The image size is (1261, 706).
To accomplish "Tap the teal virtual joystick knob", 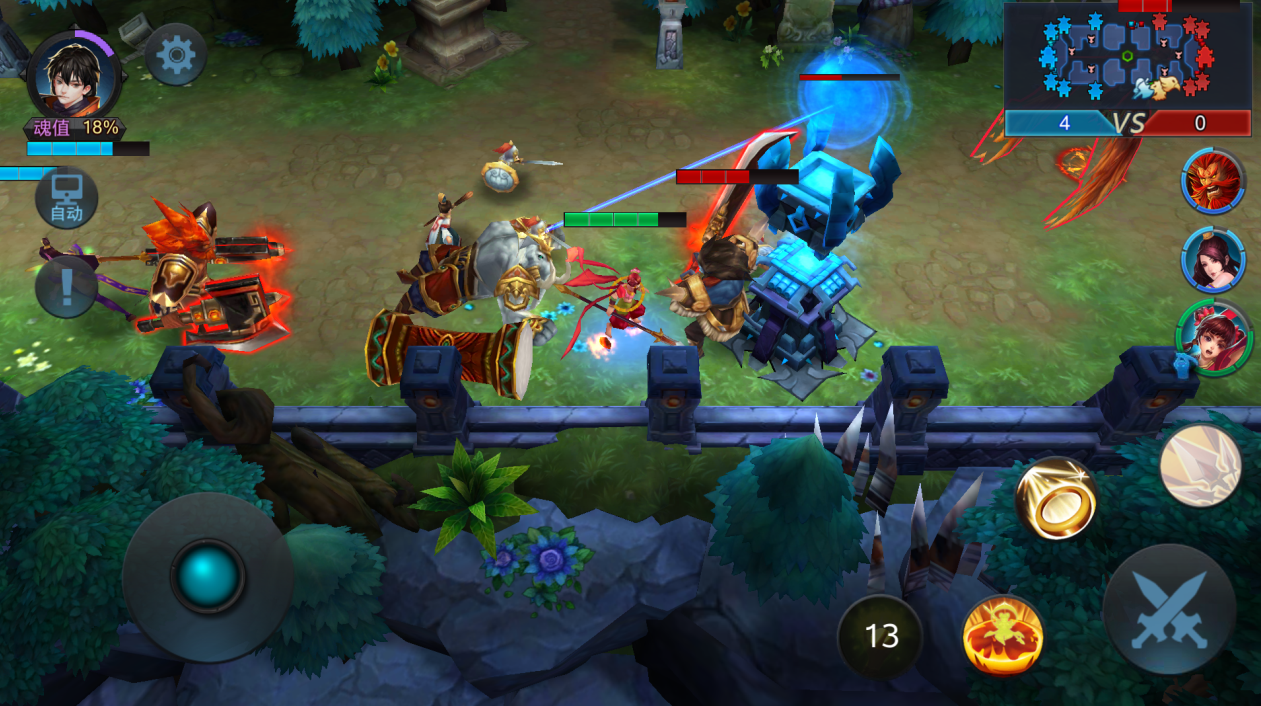I will pos(208,576).
